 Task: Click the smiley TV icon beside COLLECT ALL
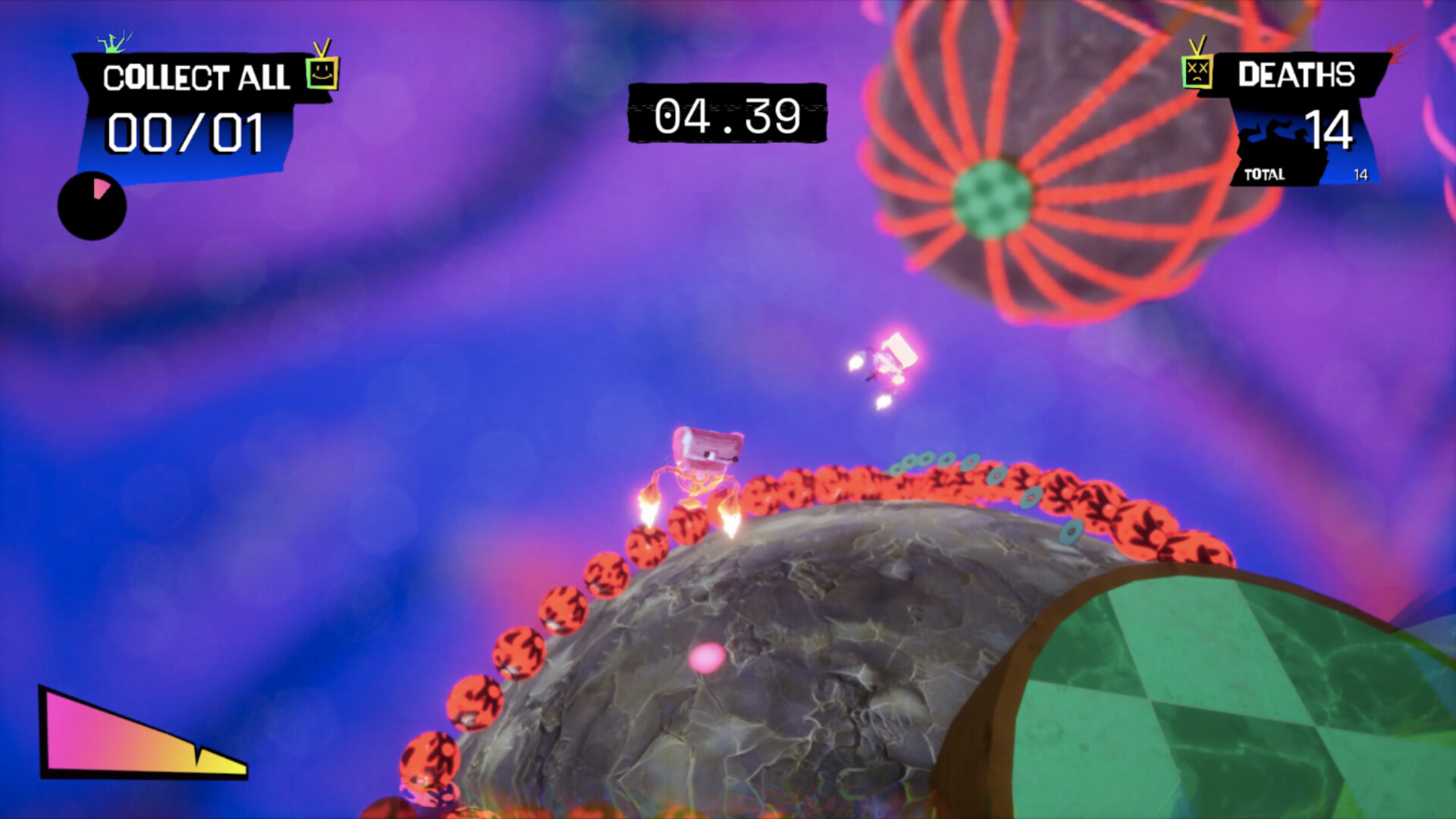click(322, 74)
